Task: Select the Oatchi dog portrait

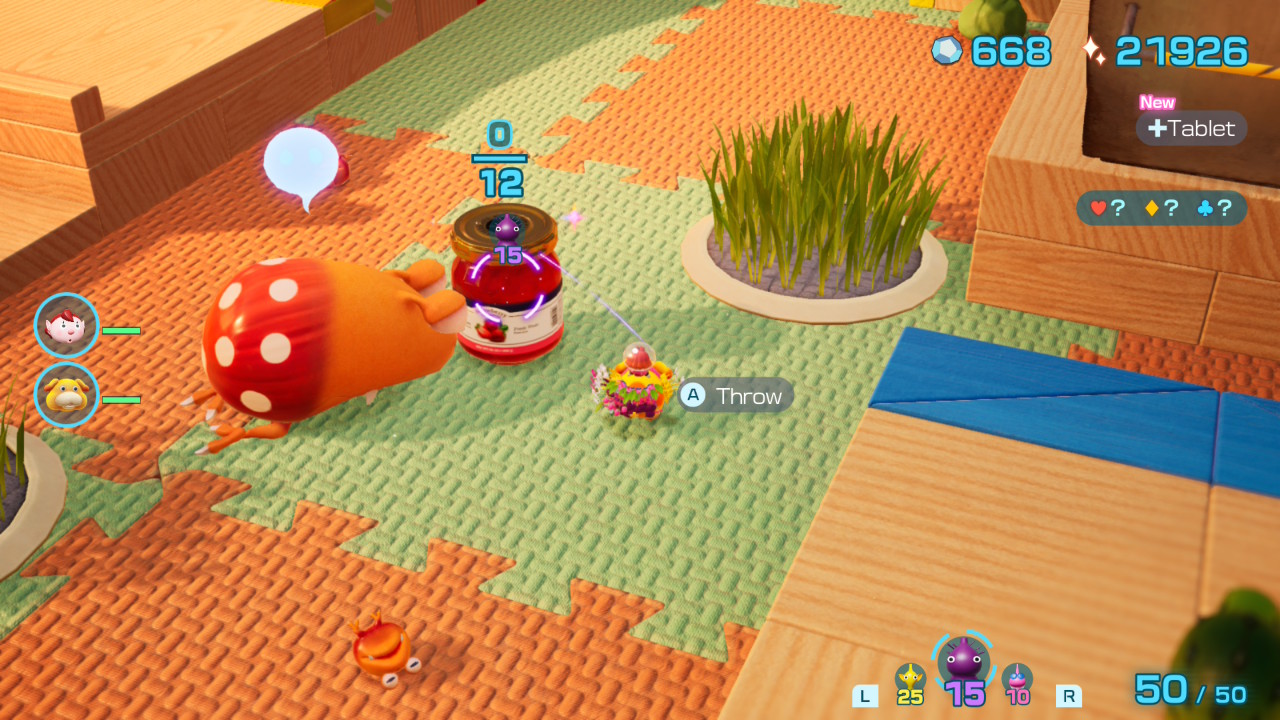Action: pos(67,395)
